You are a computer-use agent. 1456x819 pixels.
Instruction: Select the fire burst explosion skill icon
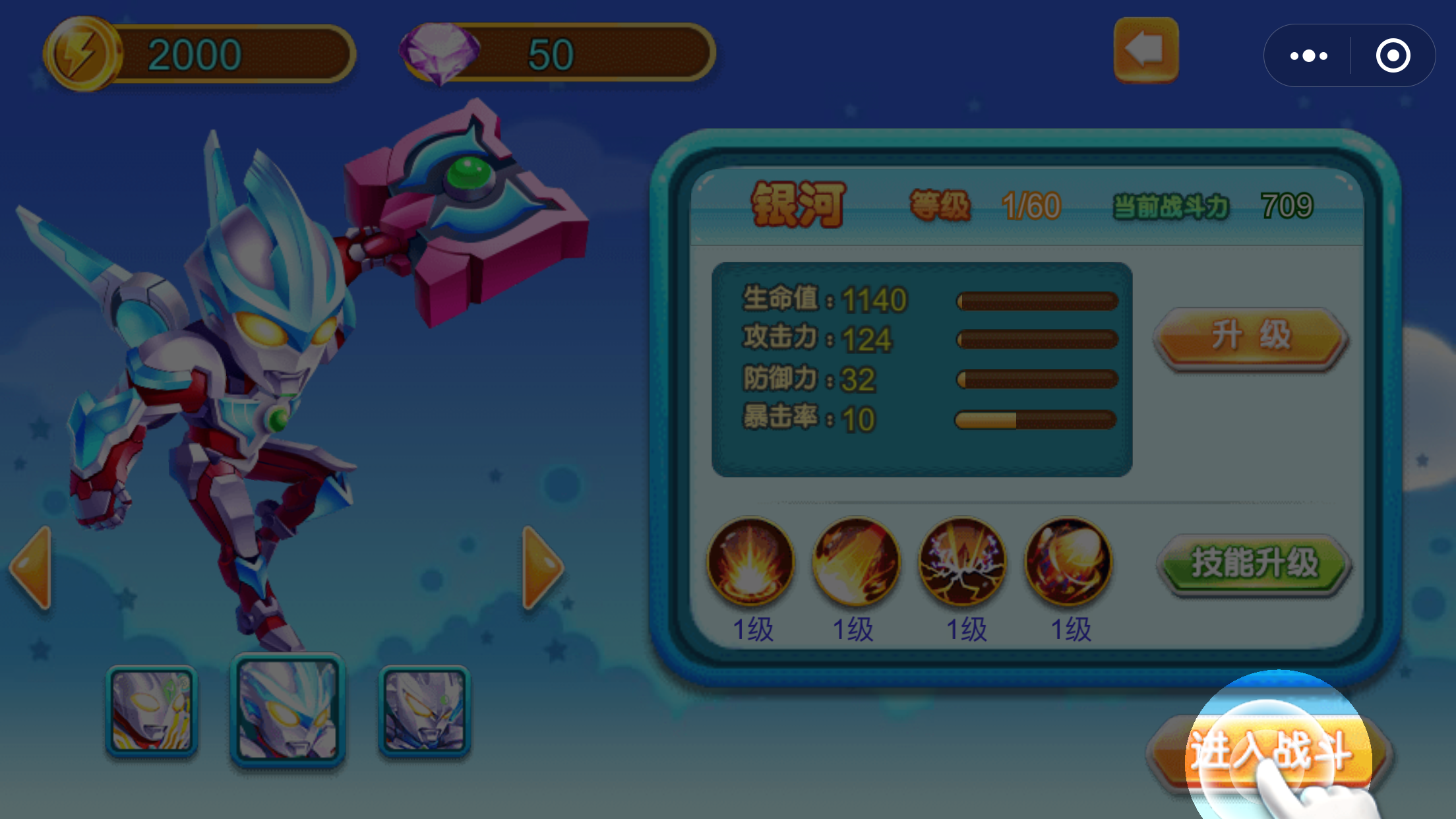(750, 561)
